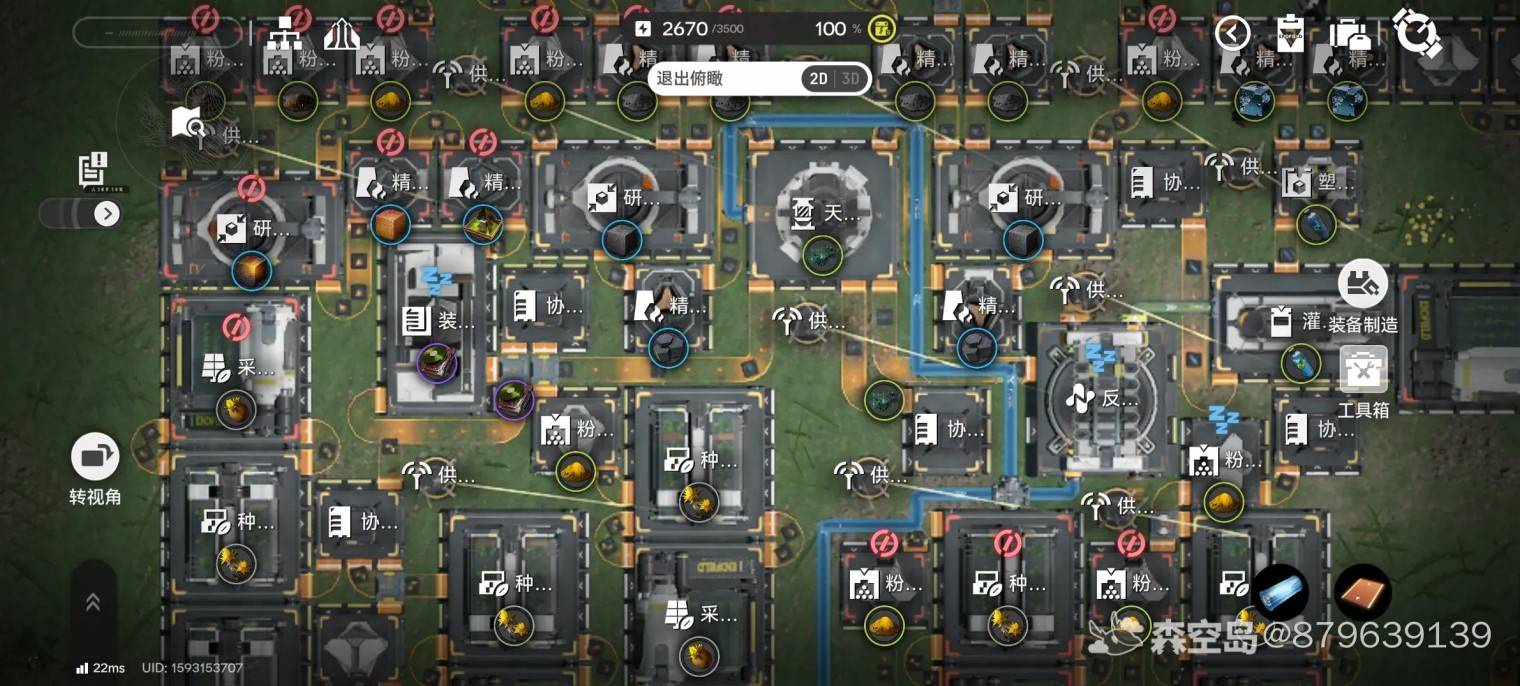The height and width of the screenshot is (686, 1520).
Task: Tap the 转视角 rotate view button
Action: pos(95,468)
